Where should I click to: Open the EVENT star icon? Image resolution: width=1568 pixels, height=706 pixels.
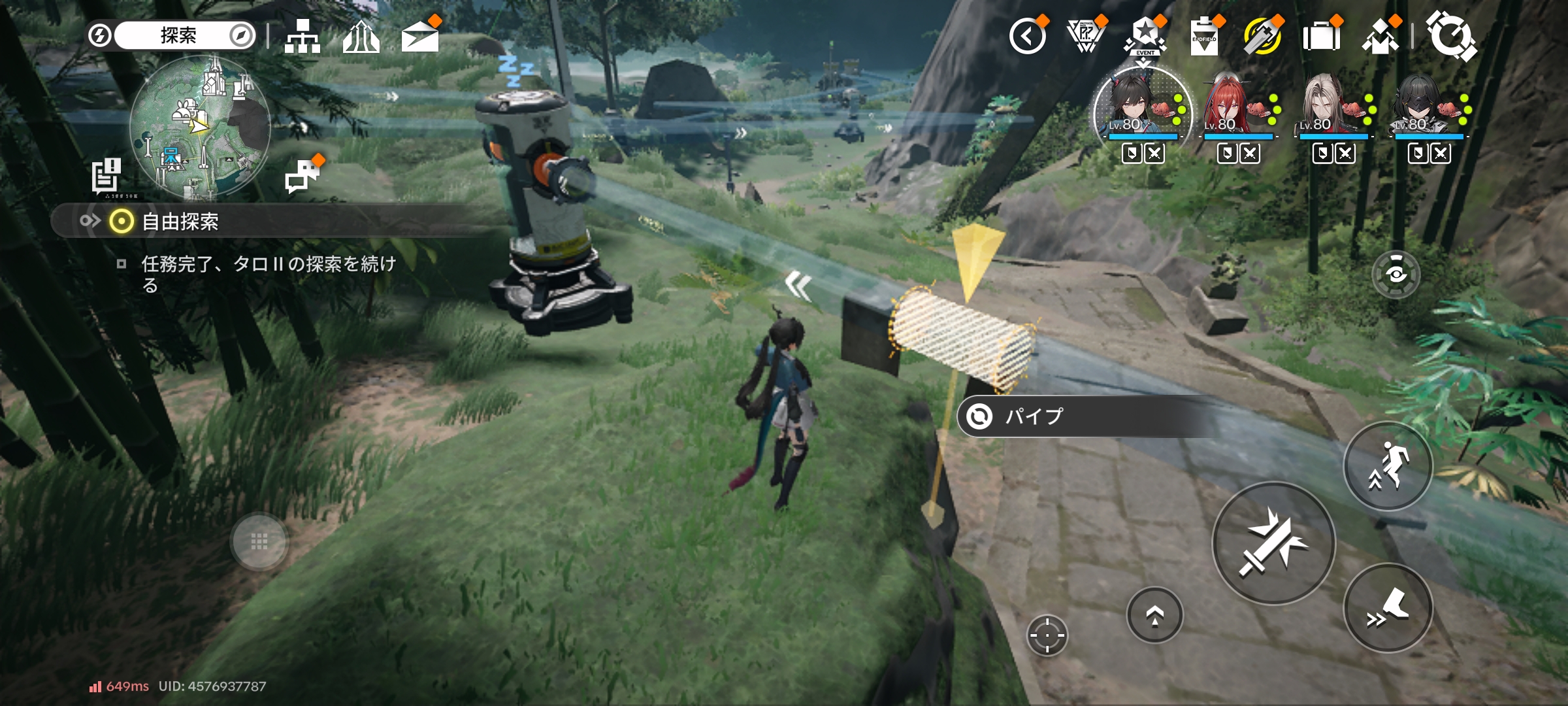(1145, 37)
